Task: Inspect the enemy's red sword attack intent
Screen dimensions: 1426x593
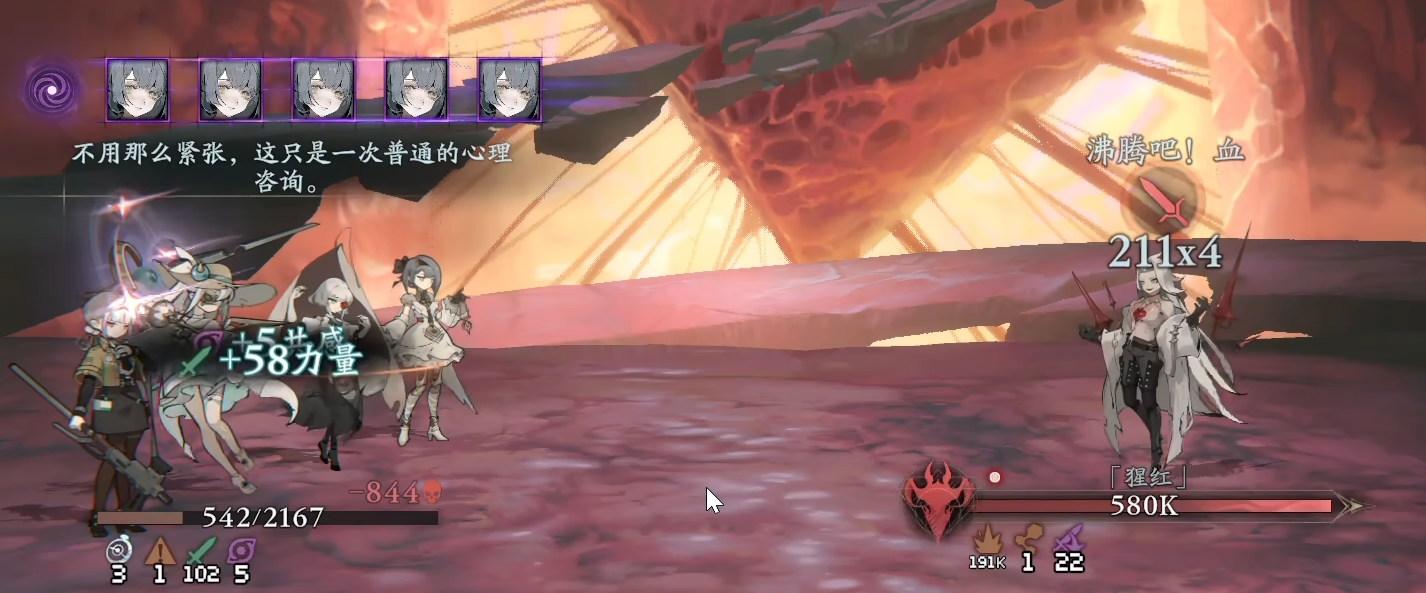Action: tap(1166, 202)
